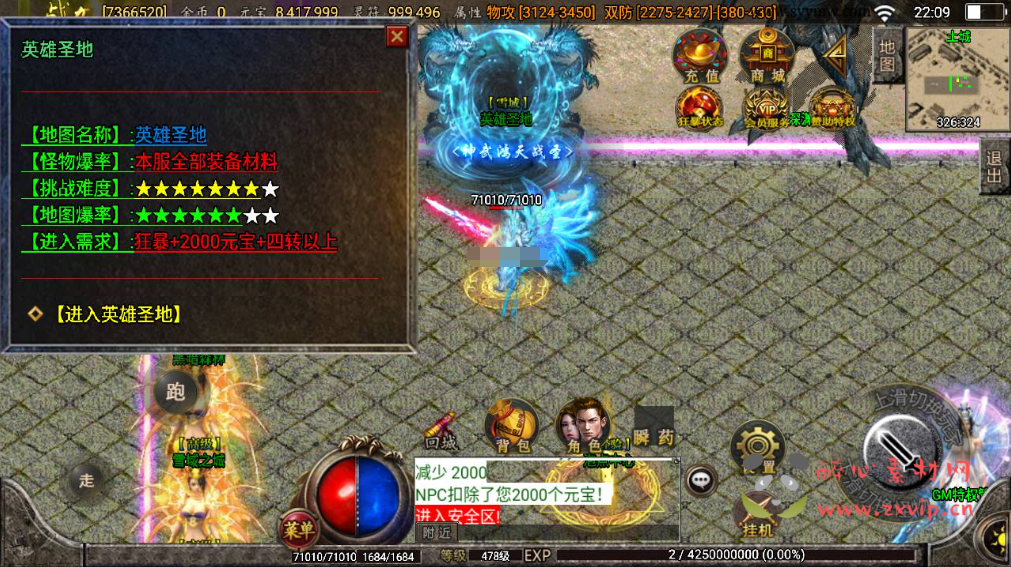Open the 背包 backpack
The height and width of the screenshot is (567, 1011).
point(511,427)
